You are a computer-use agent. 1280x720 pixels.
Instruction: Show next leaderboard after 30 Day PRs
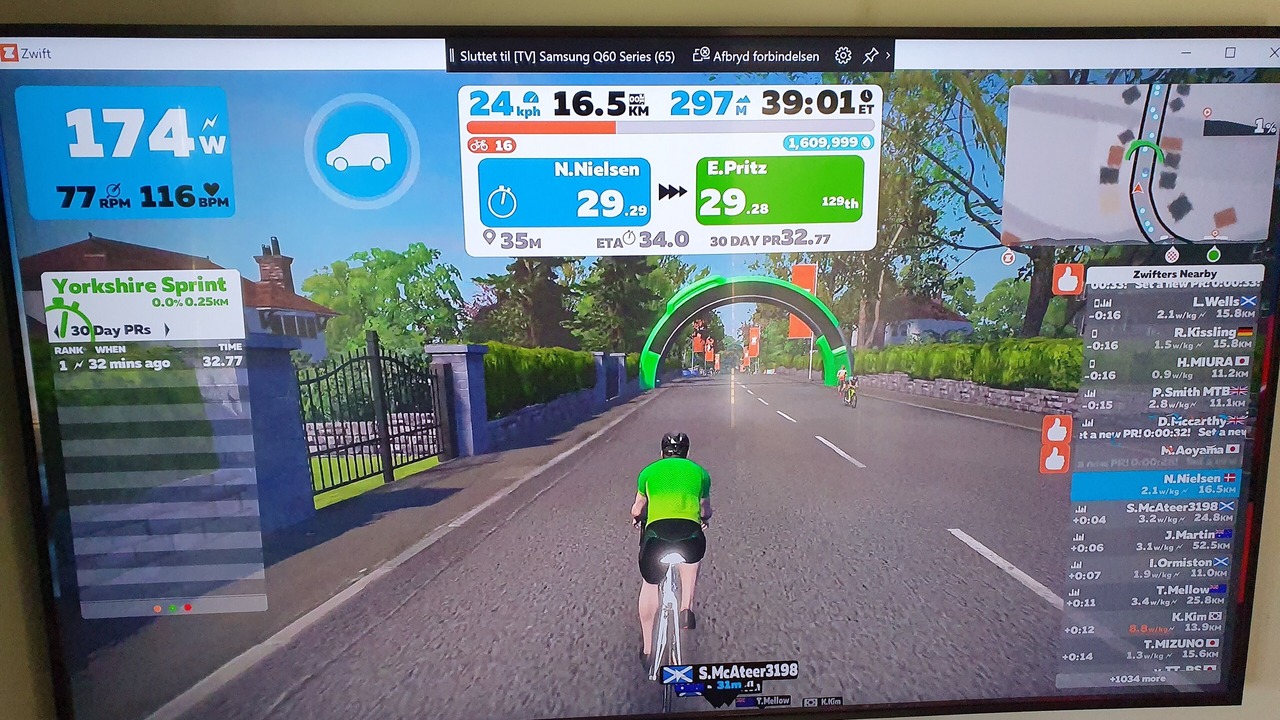click(x=167, y=330)
